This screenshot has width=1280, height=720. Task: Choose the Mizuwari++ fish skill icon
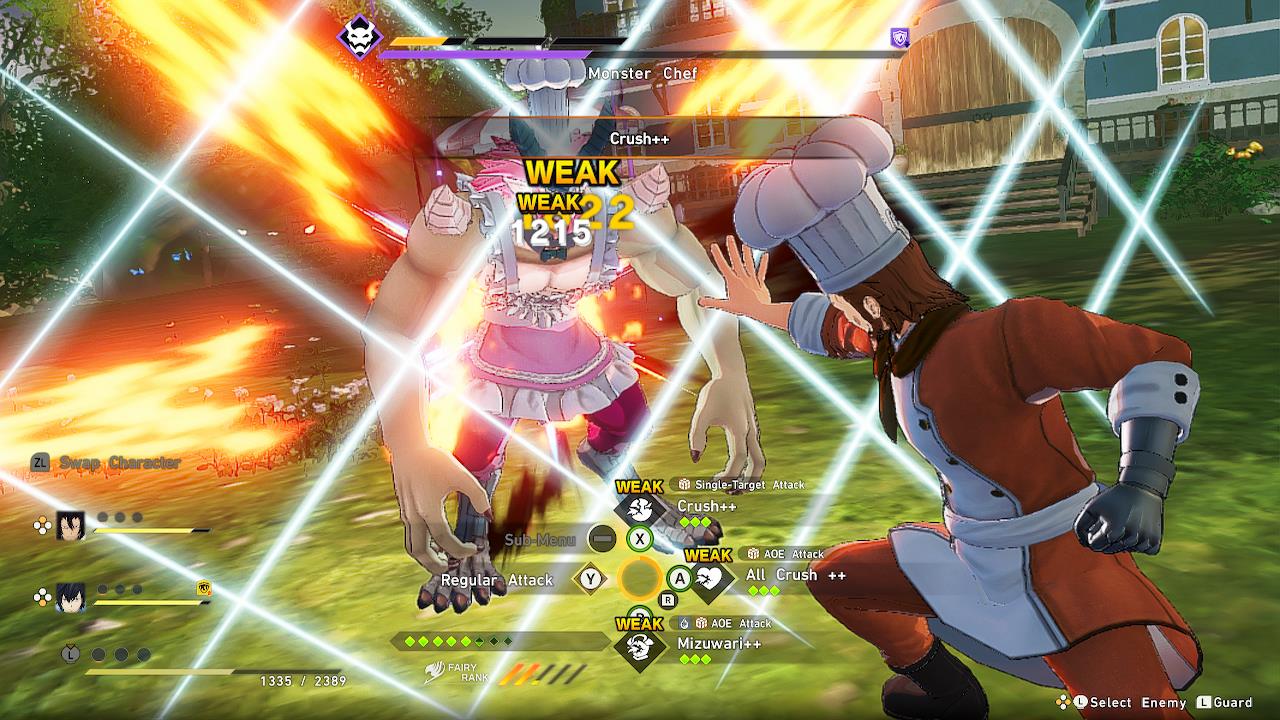click(x=641, y=645)
